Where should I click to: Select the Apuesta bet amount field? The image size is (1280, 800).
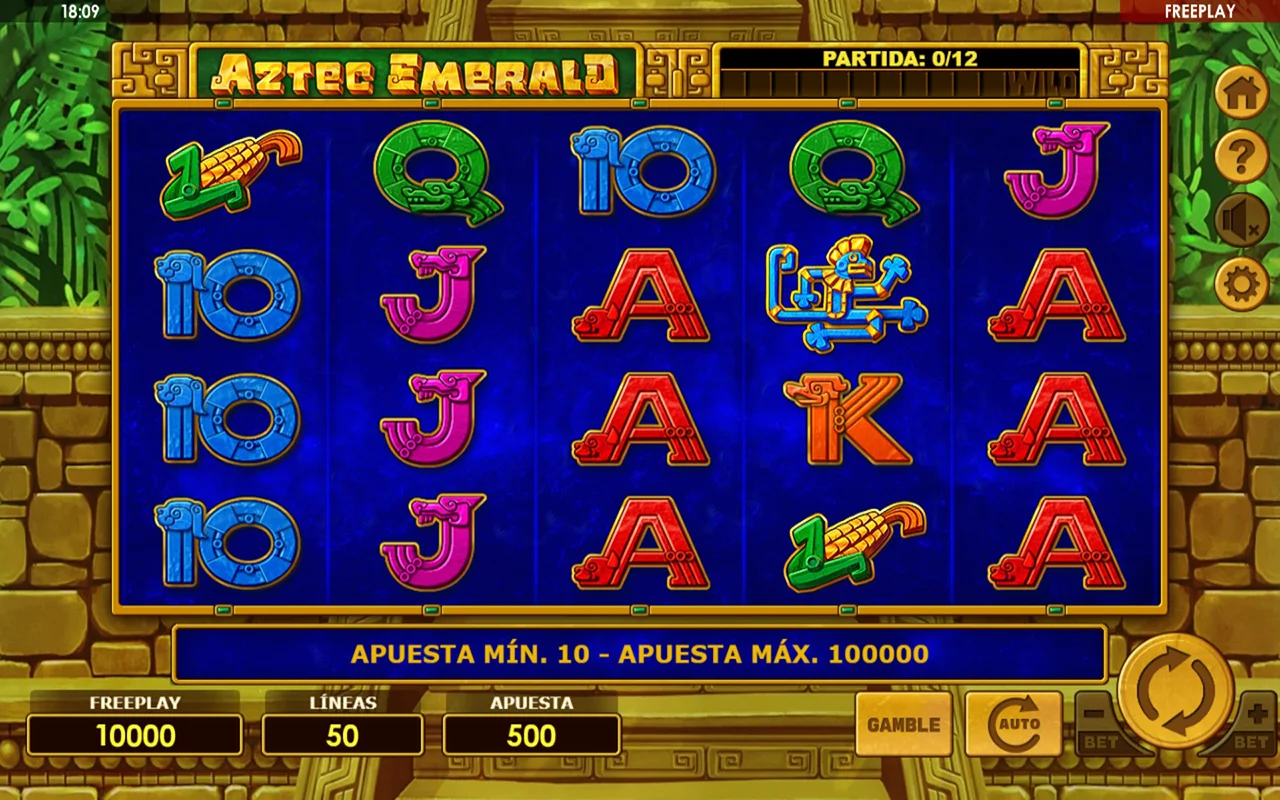531,735
